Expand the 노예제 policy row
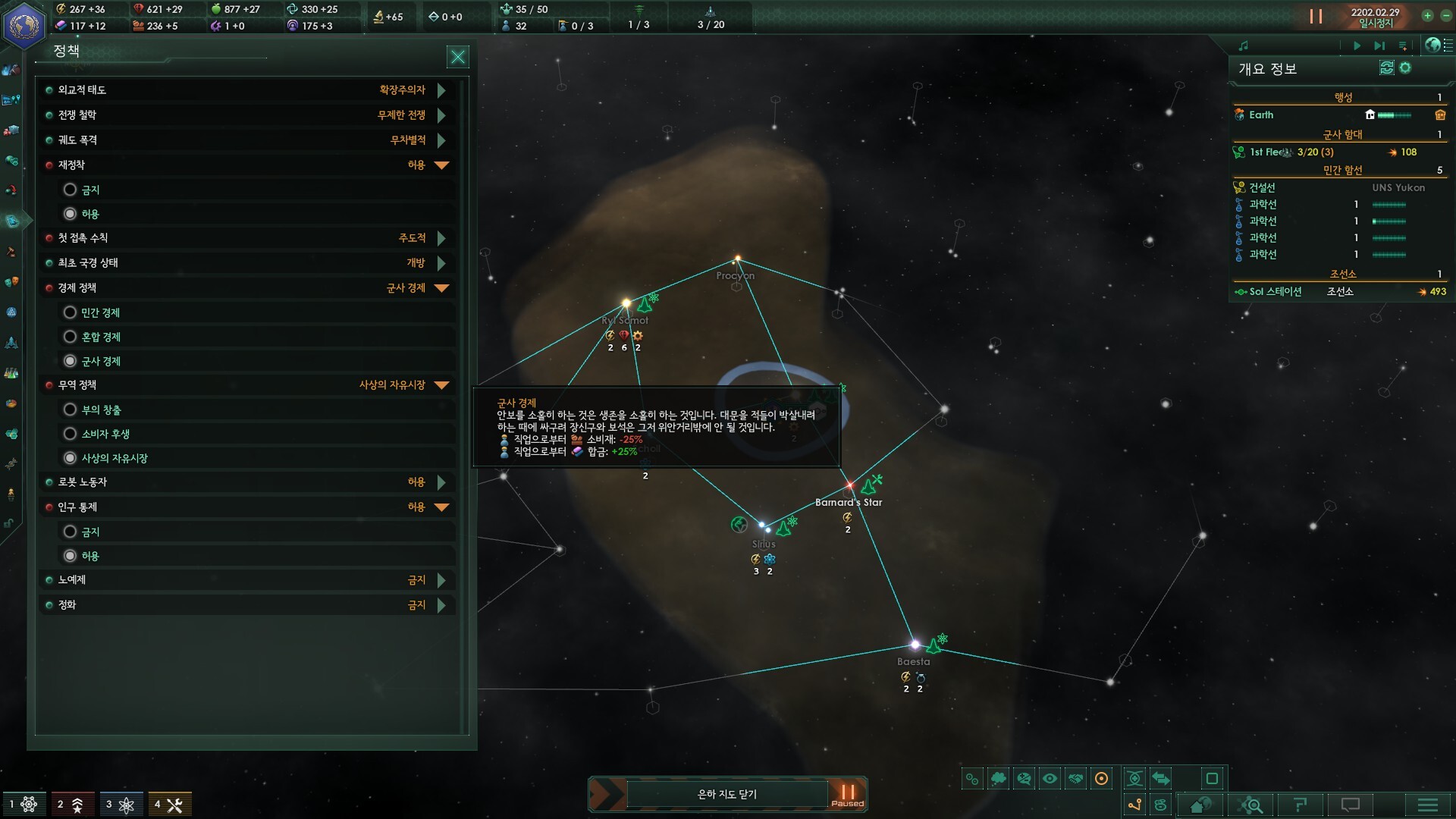 (441, 580)
